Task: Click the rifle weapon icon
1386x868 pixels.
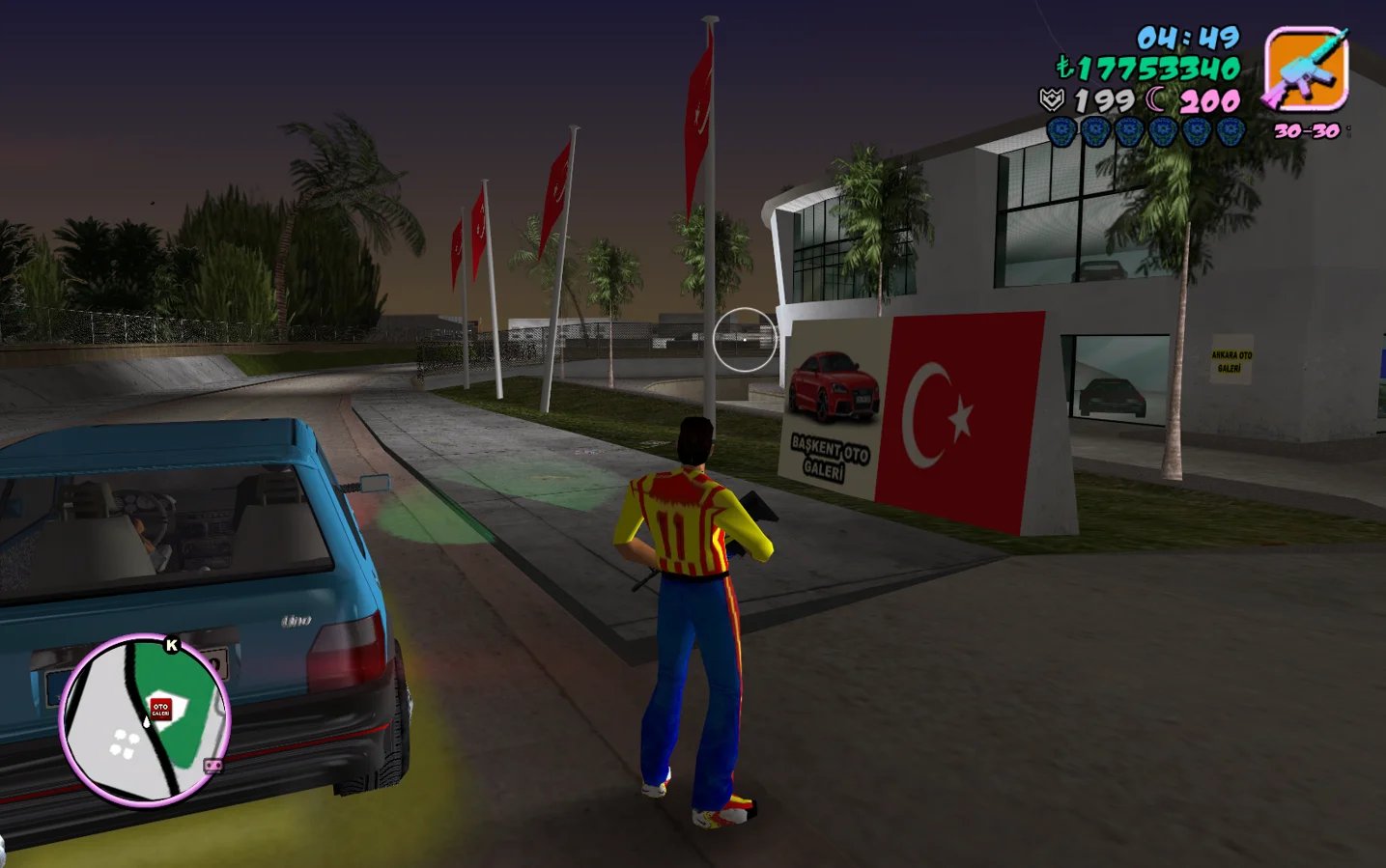Action: pos(1306,68)
